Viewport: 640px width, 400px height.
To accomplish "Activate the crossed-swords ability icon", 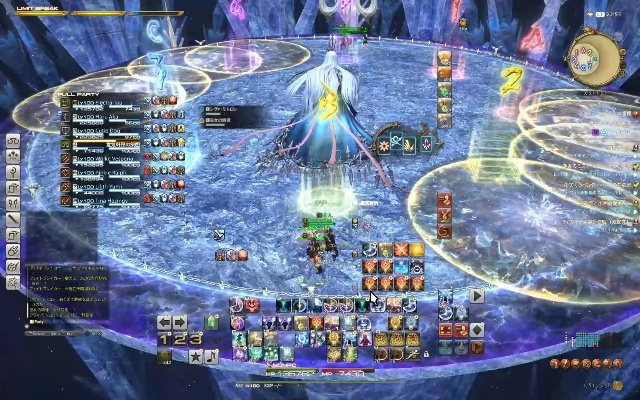I will pyautogui.click(x=401, y=249).
